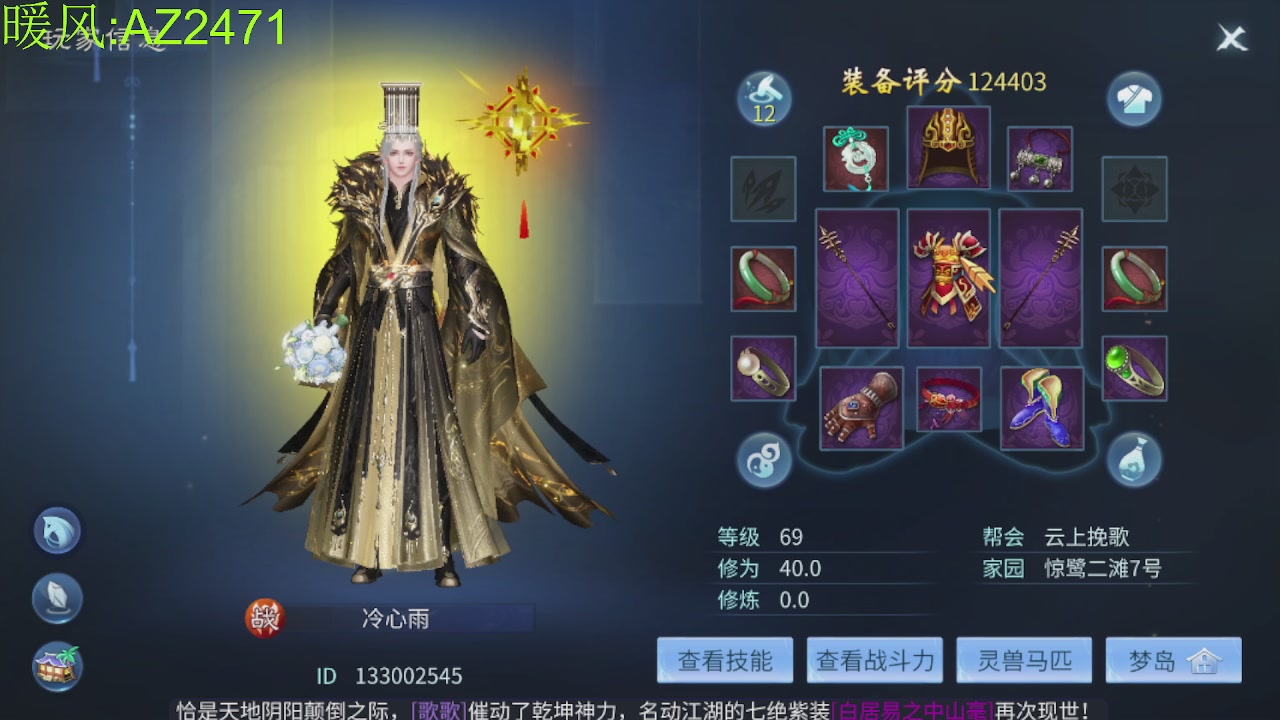Image resolution: width=1280 pixels, height=720 pixels.
Task: Click the horse head icon on left sidebar
Action: pyautogui.click(x=56, y=530)
